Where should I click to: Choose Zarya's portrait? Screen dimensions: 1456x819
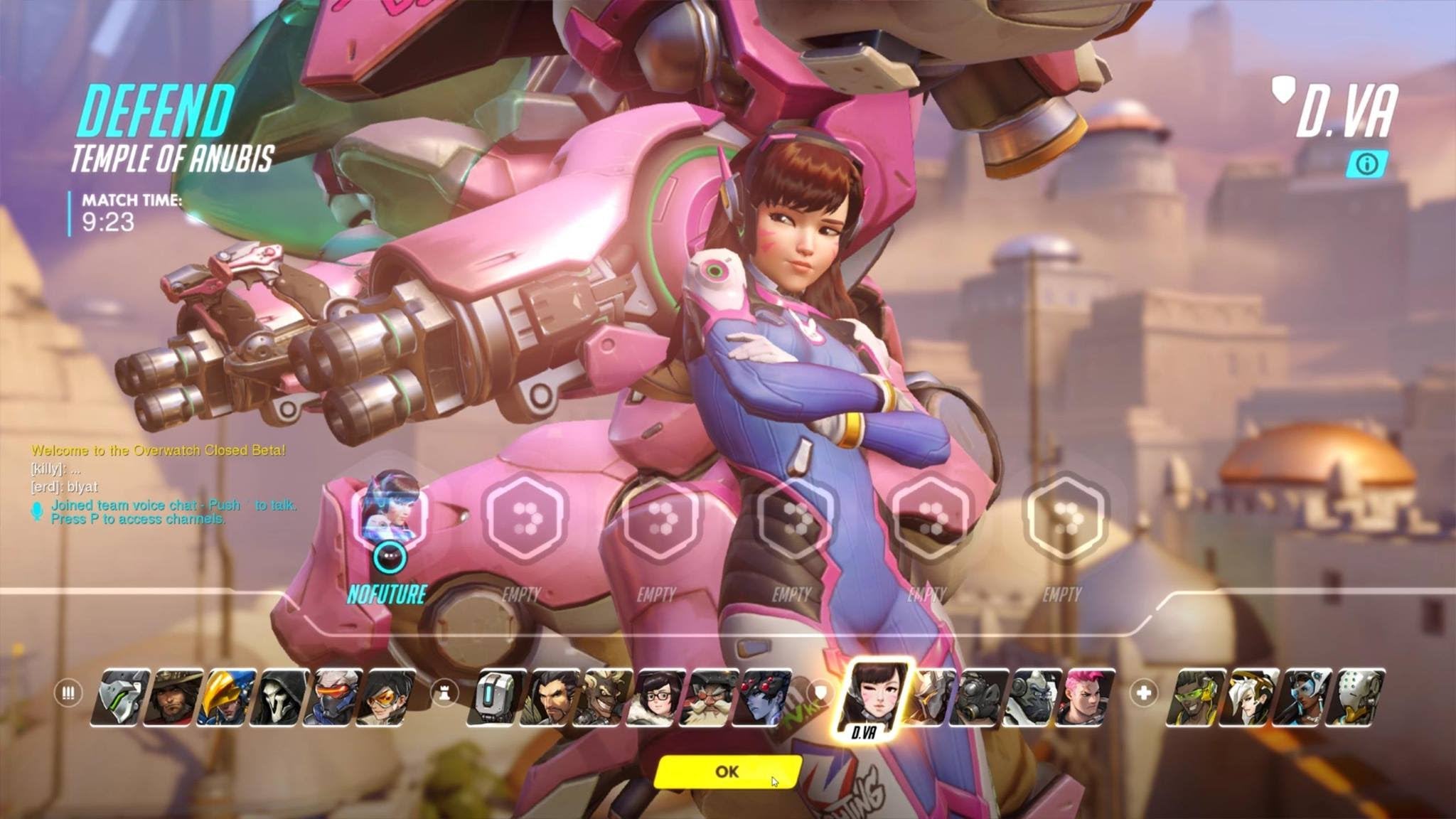pyautogui.click(x=1086, y=697)
